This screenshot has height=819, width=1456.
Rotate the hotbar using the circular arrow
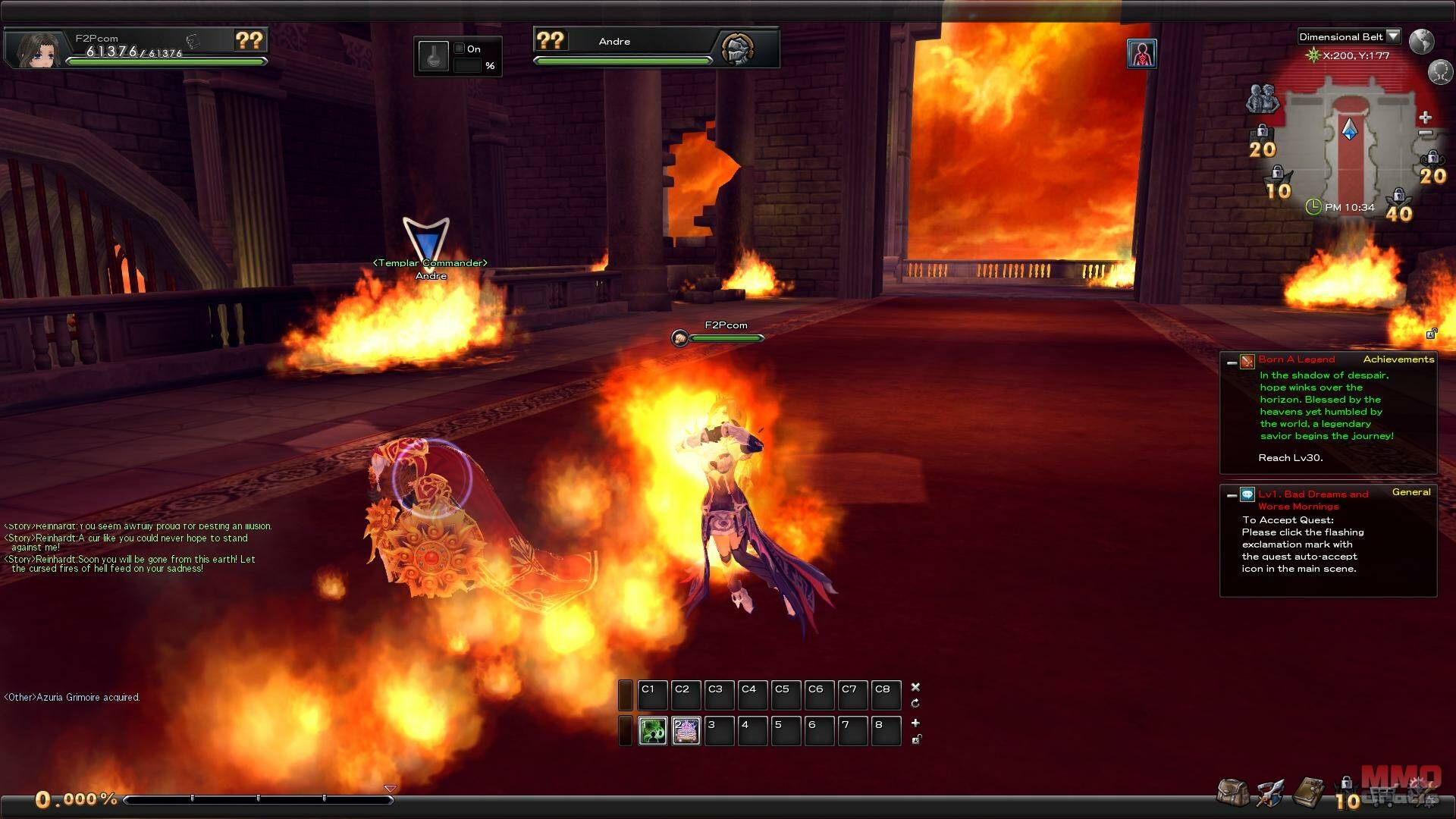915,704
